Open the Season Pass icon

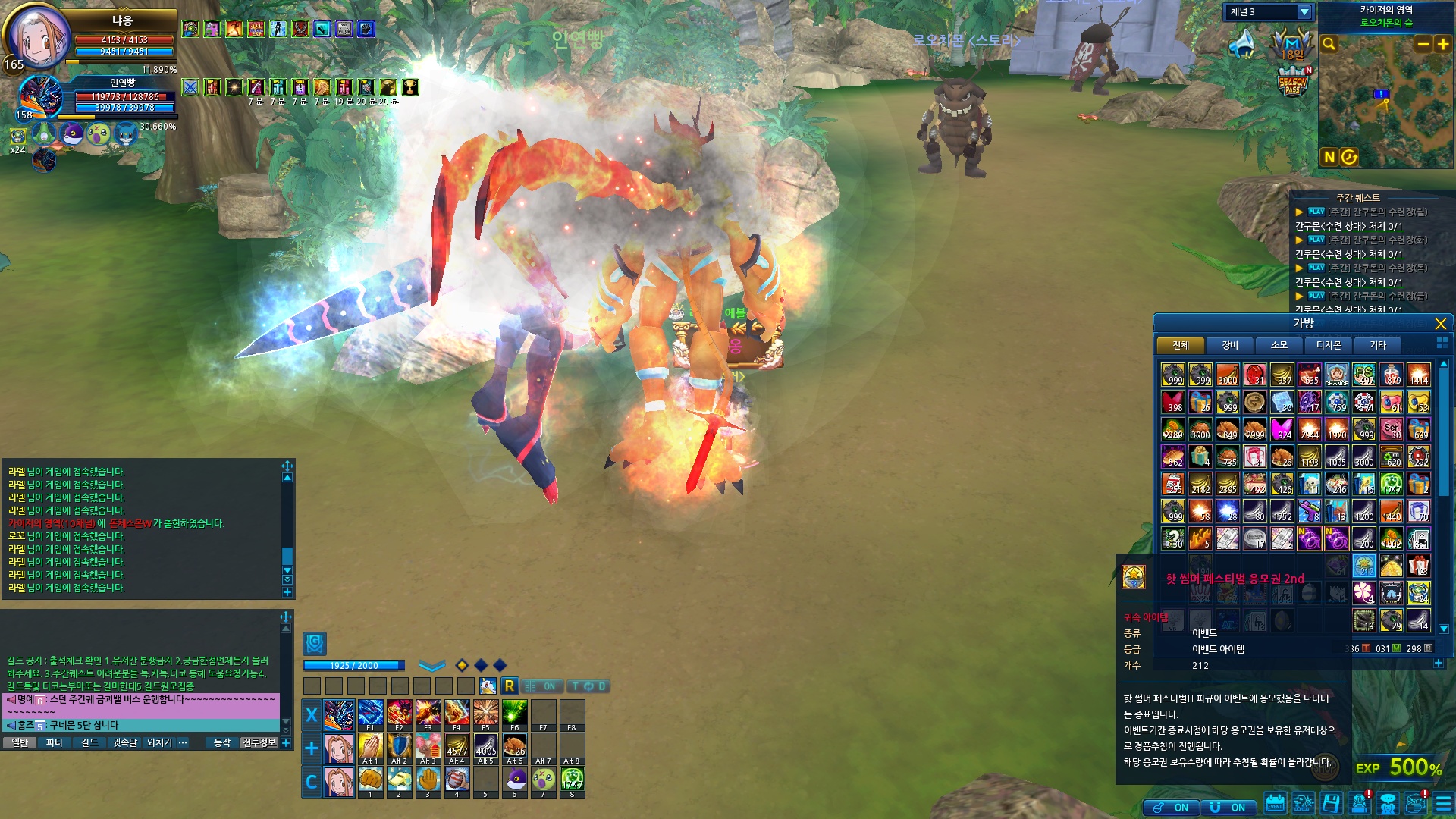tap(1292, 82)
